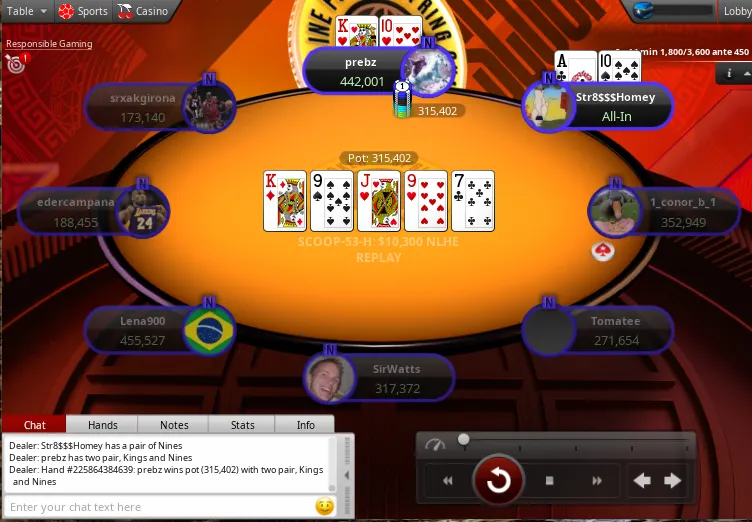Rewind the replay with the double-left arrows

tap(448, 481)
